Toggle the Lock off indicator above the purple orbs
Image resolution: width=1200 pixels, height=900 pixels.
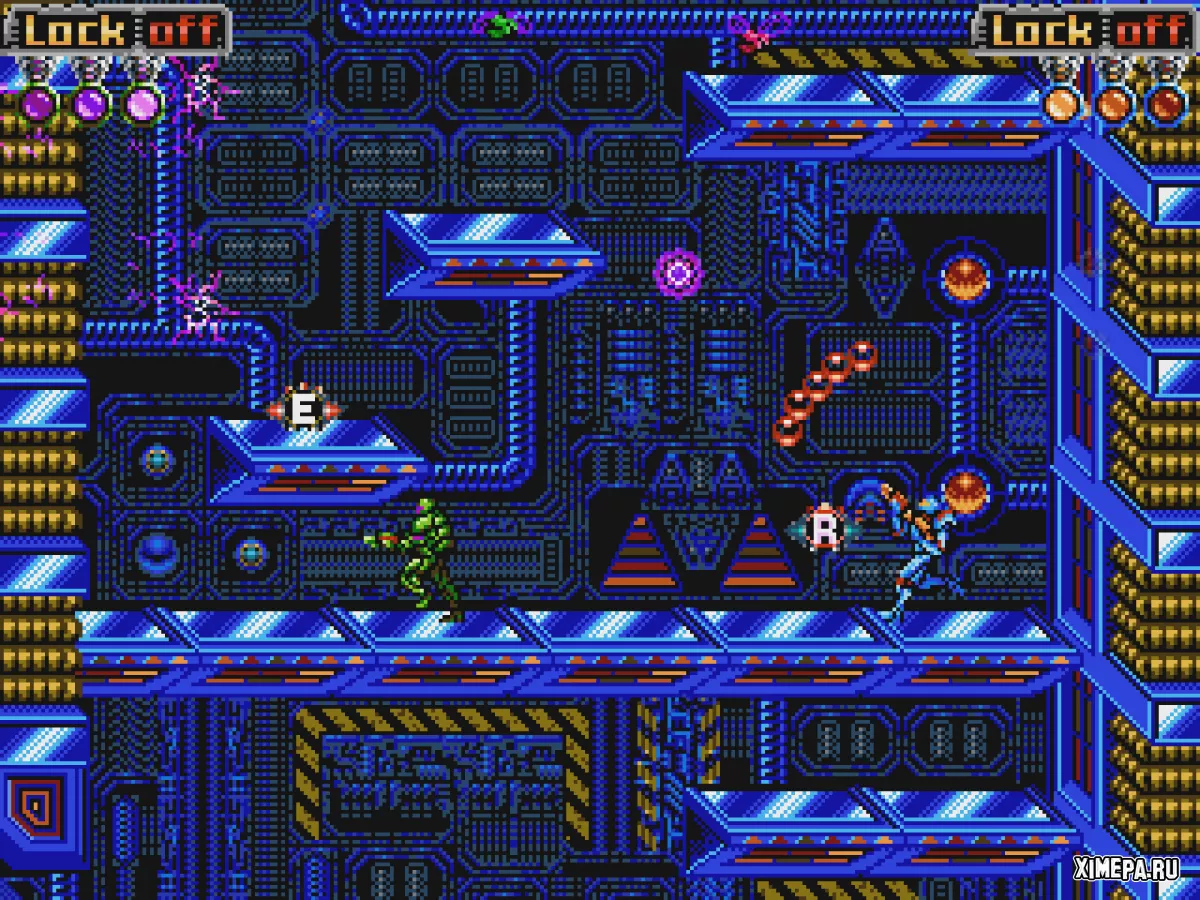coord(118,30)
